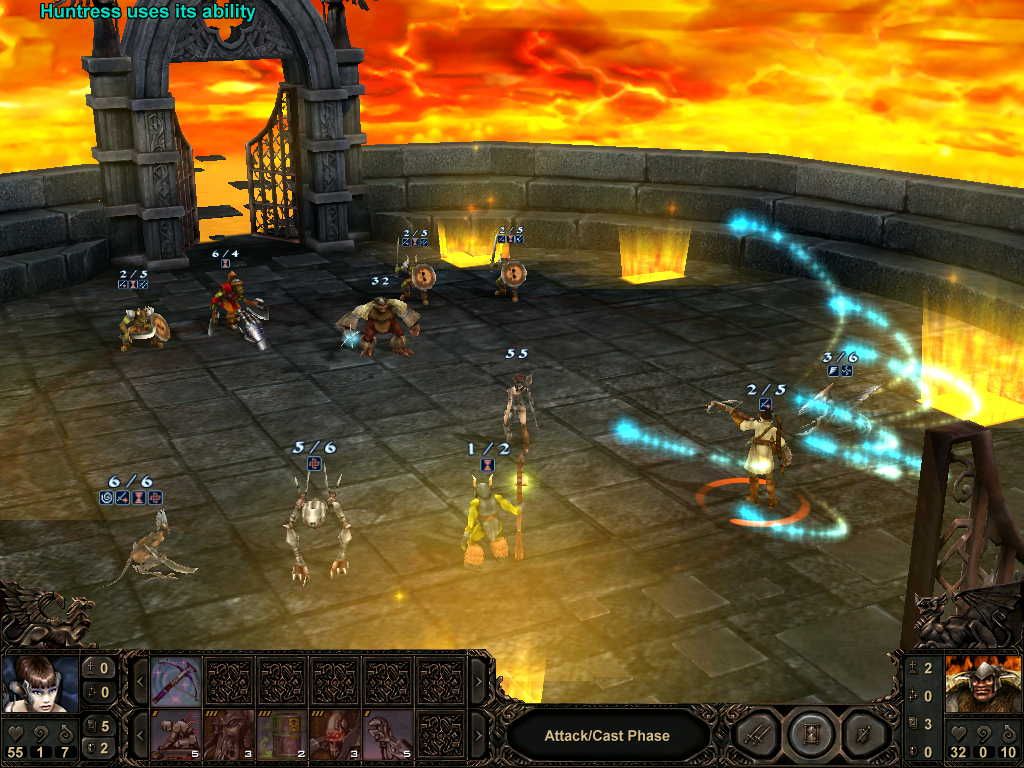The width and height of the screenshot is (1024, 768).
Task: Pick the crouching creature card costing 5
Action: [x=176, y=734]
